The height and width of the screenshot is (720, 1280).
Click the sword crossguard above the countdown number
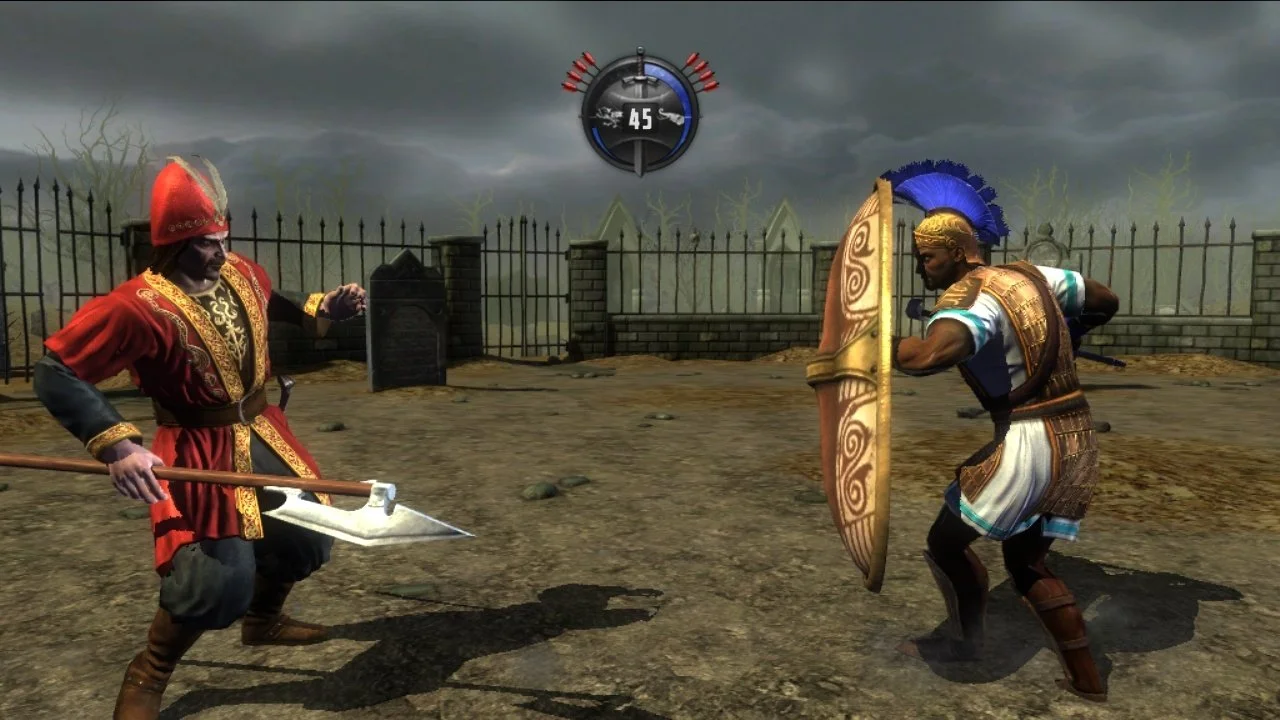[639, 79]
